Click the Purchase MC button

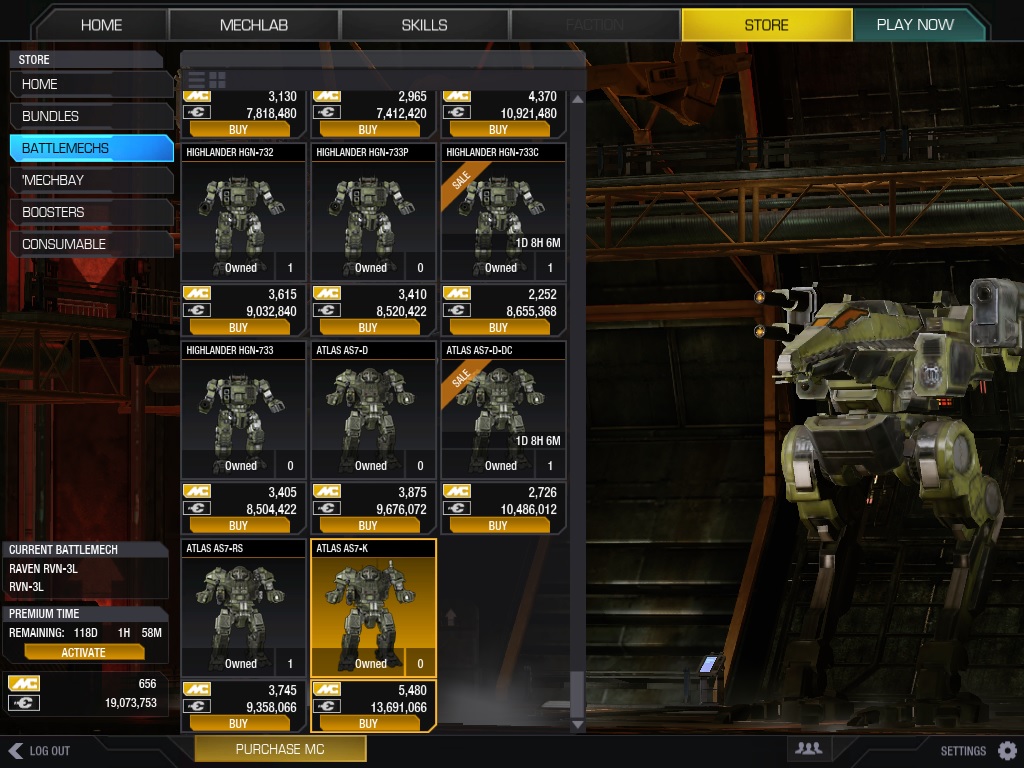[280, 749]
